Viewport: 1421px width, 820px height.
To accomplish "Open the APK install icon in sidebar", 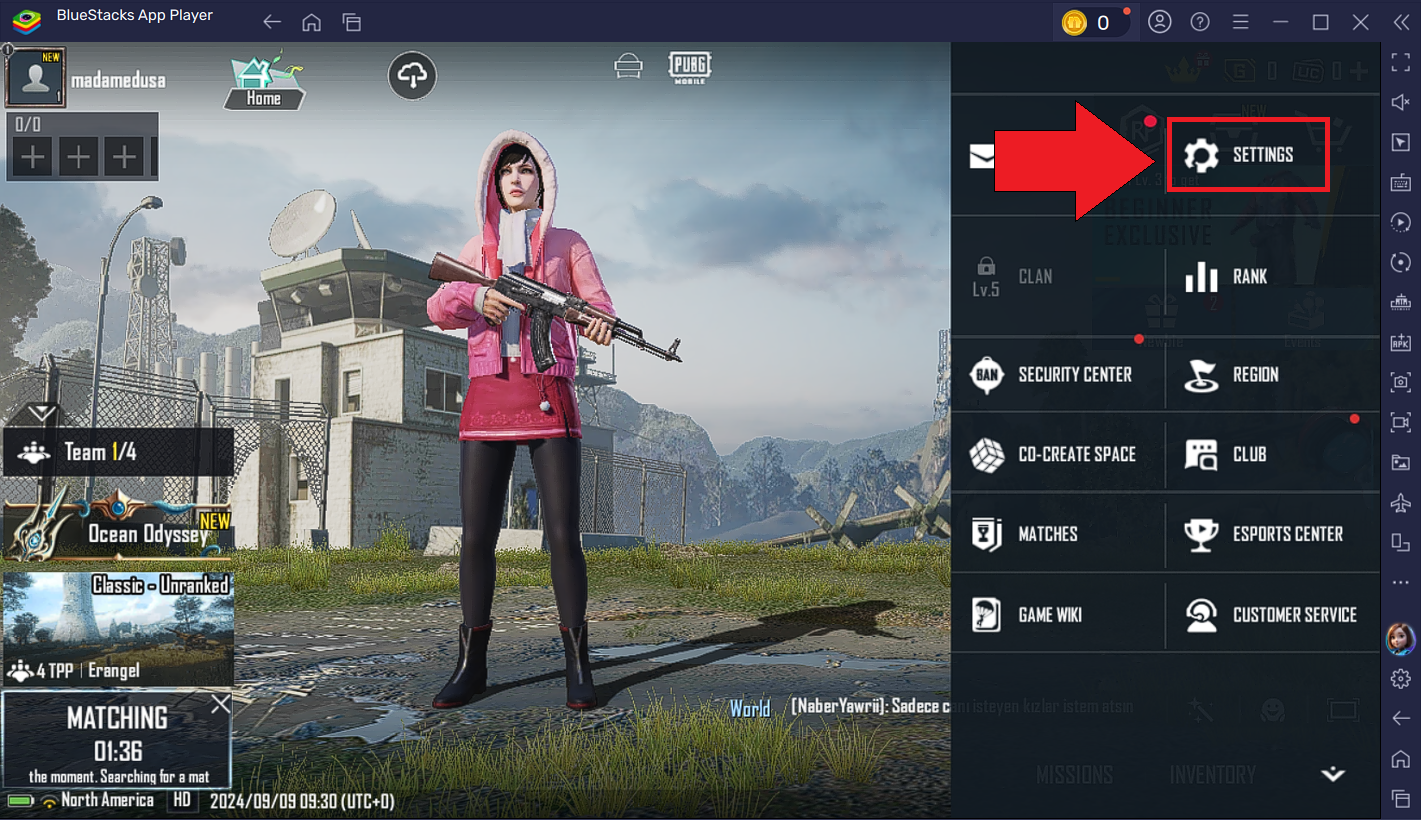I will [1400, 341].
